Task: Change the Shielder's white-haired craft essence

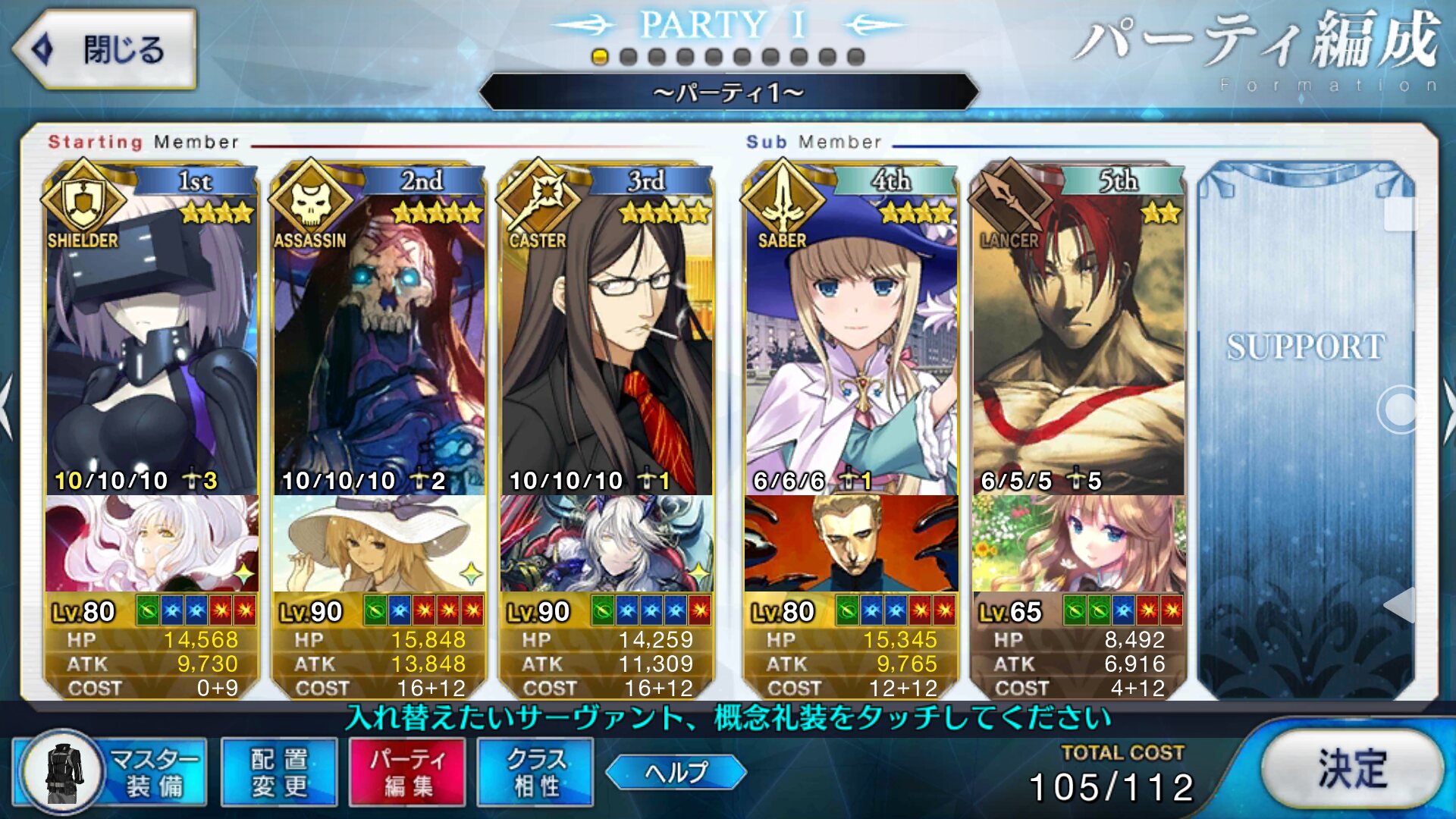Action: (x=152, y=543)
